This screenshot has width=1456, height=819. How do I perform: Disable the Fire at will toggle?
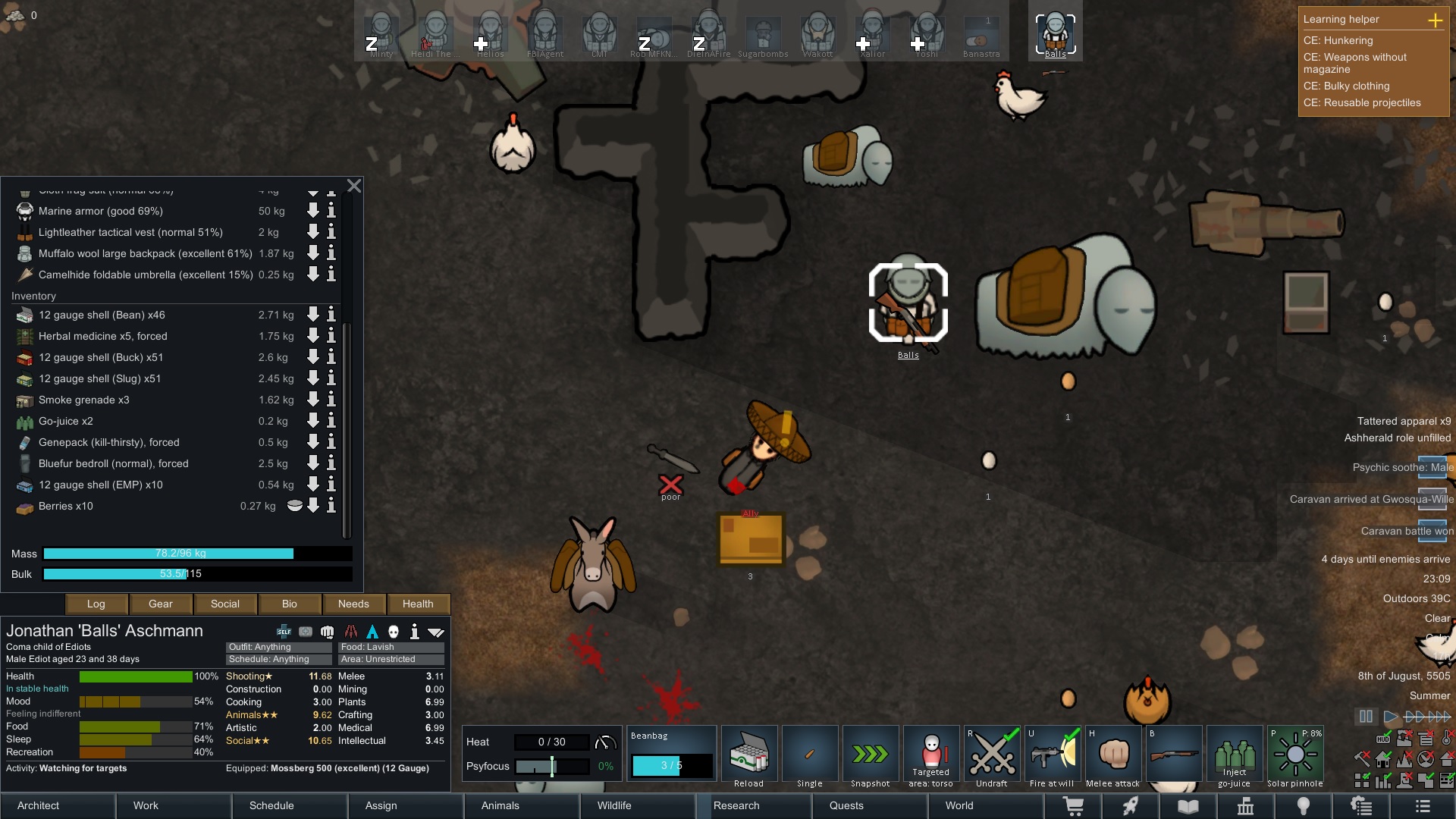(1053, 755)
